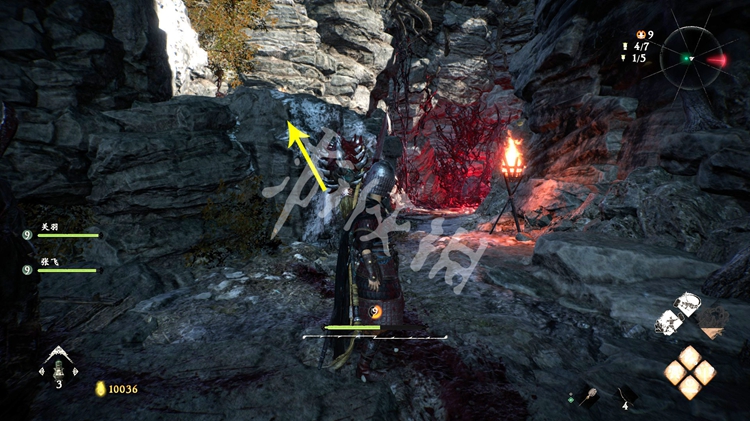Screen dimensions: 750x421
Task: Use the healing flask shortcut showing 3
Action: [59, 366]
